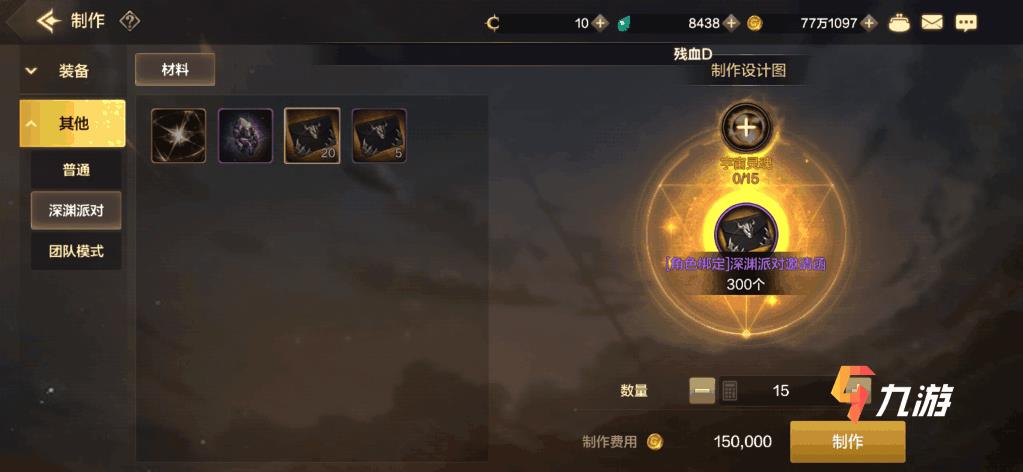Select the 普通 subcategory

click(76, 170)
